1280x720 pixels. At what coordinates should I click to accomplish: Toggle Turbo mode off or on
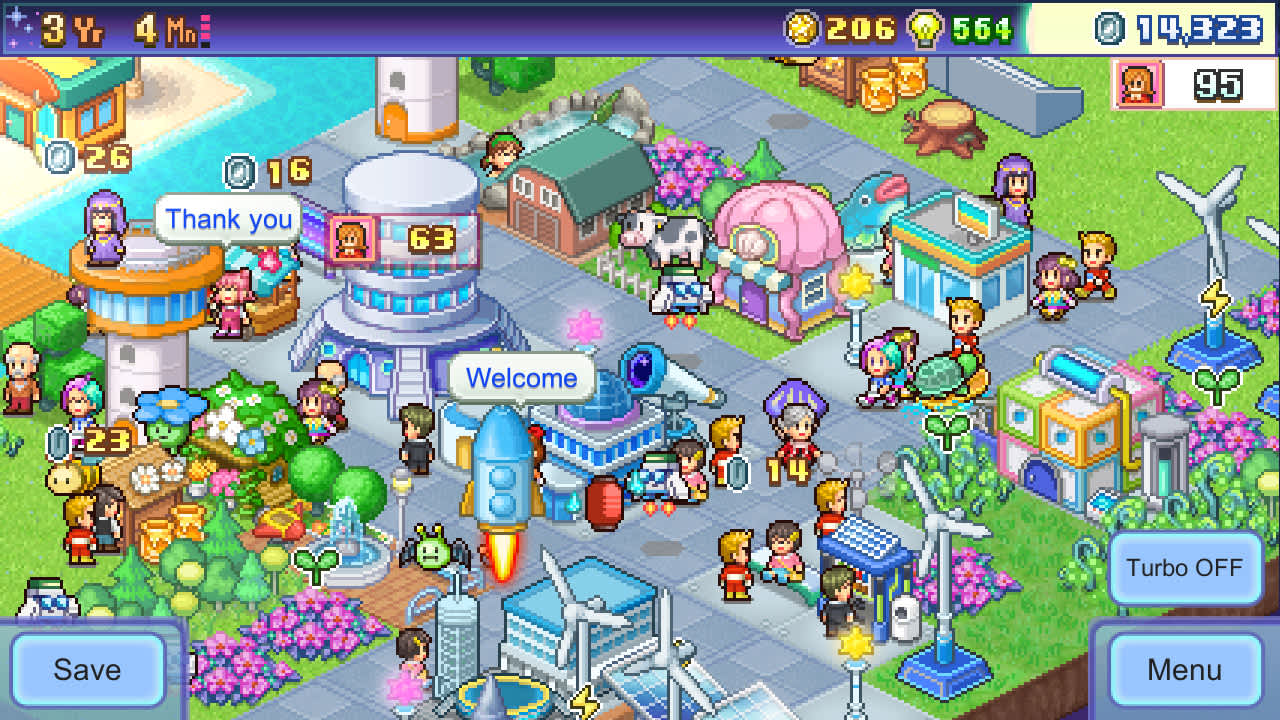pos(1185,567)
